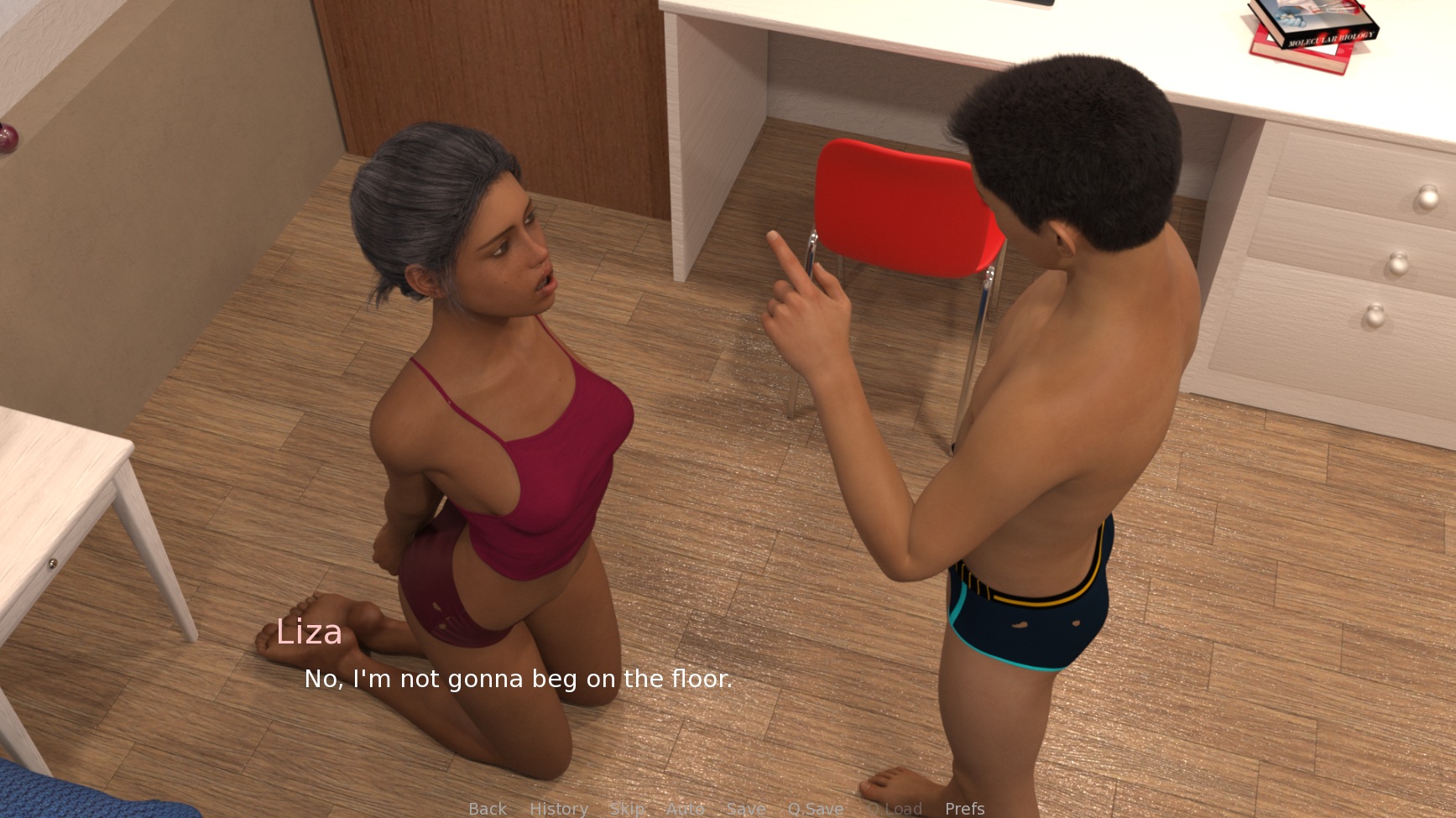Go back using the Back button
Image resolution: width=1456 pixels, height=818 pixels.
488,808
